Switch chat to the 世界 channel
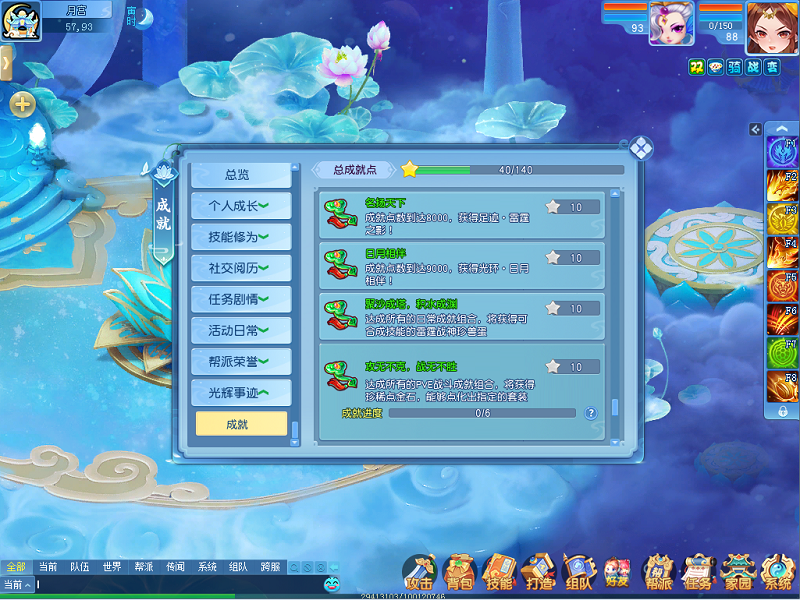This screenshot has height=600, width=800. pos(112,567)
